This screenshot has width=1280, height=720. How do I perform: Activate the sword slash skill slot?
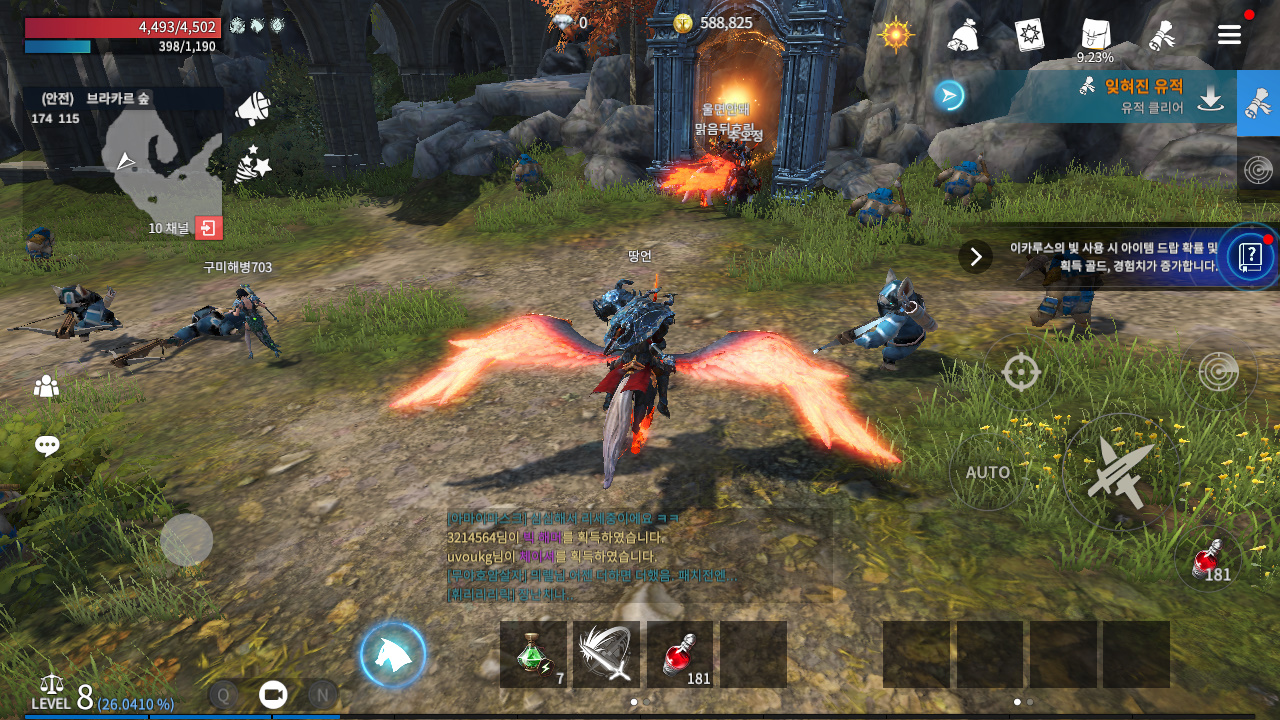[606, 654]
